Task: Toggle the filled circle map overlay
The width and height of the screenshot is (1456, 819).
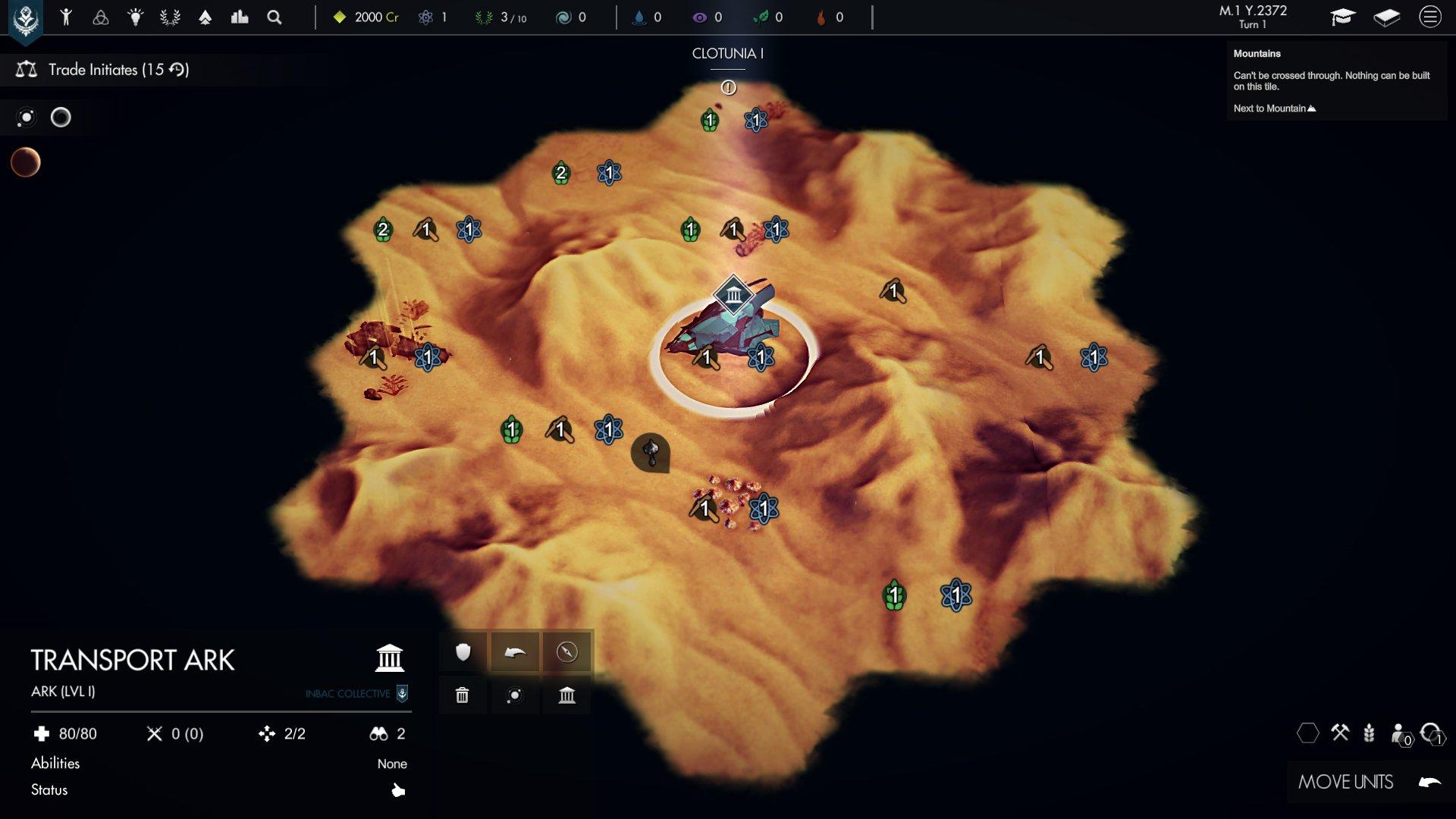Action: tap(27, 118)
